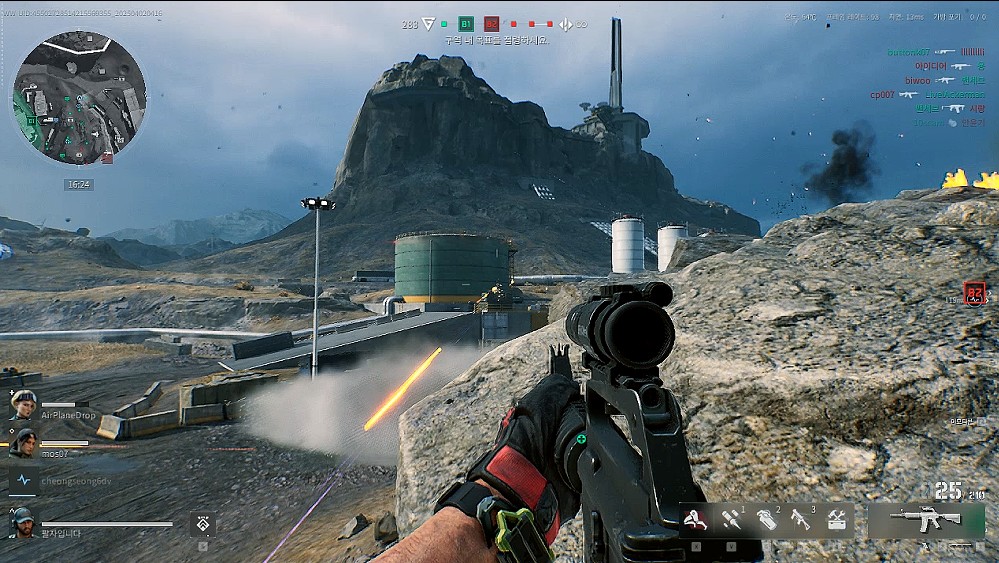Click the red B2 objective indicator beside the rock
999x563 pixels.
coord(975,292)
